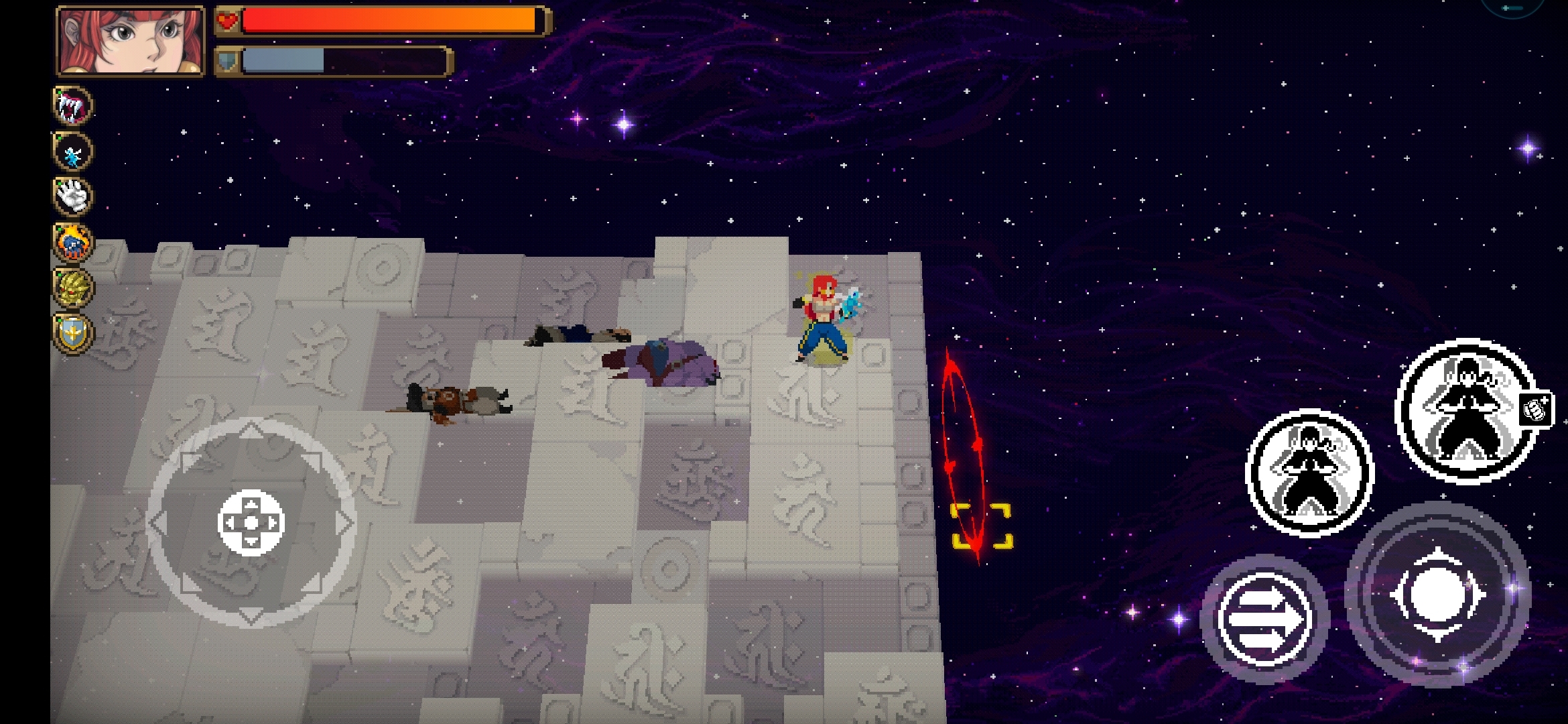Activate the triple-arrow dash button

(x=1264, y=618)
